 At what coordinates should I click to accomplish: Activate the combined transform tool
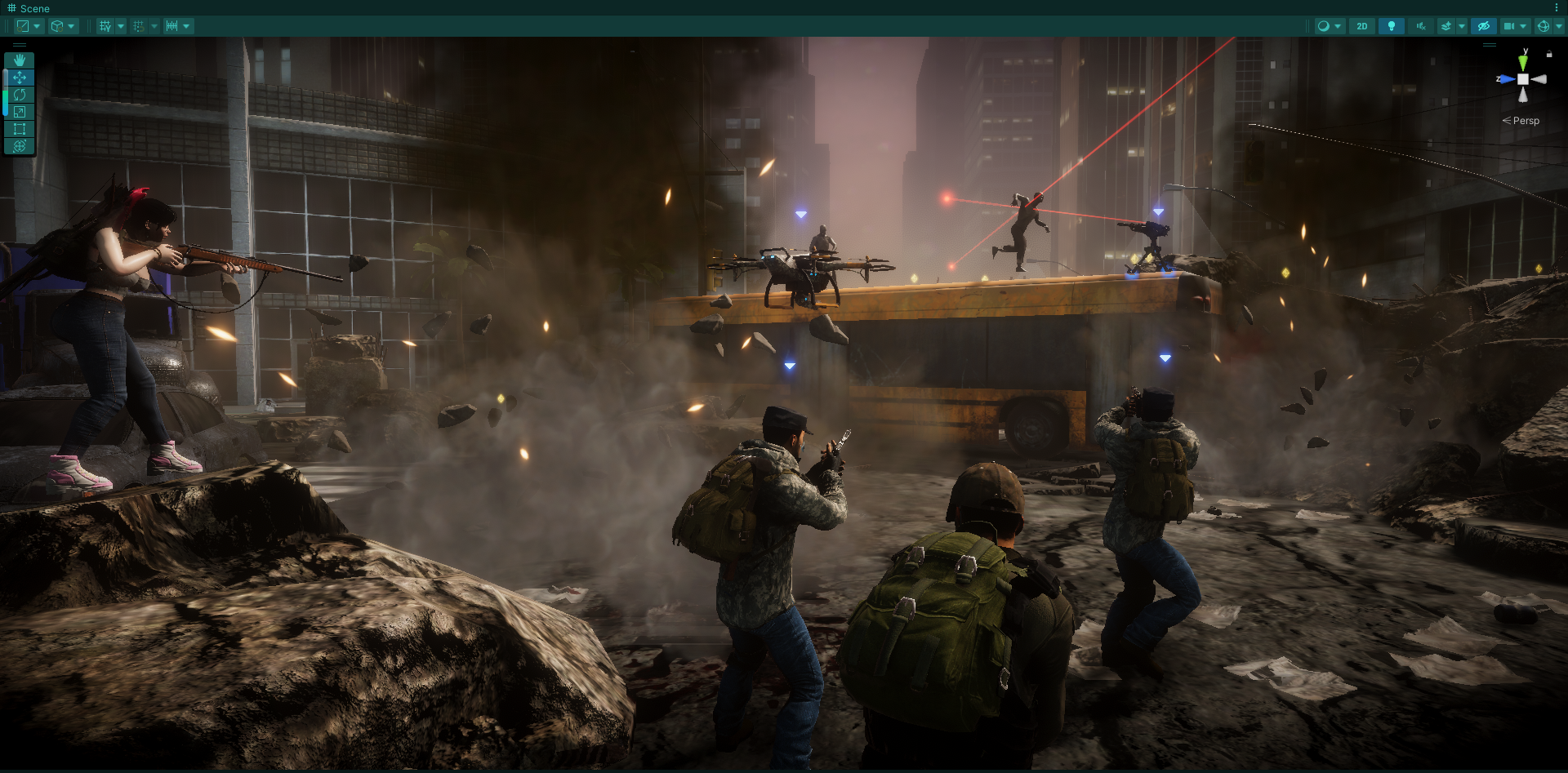point(20,146)
